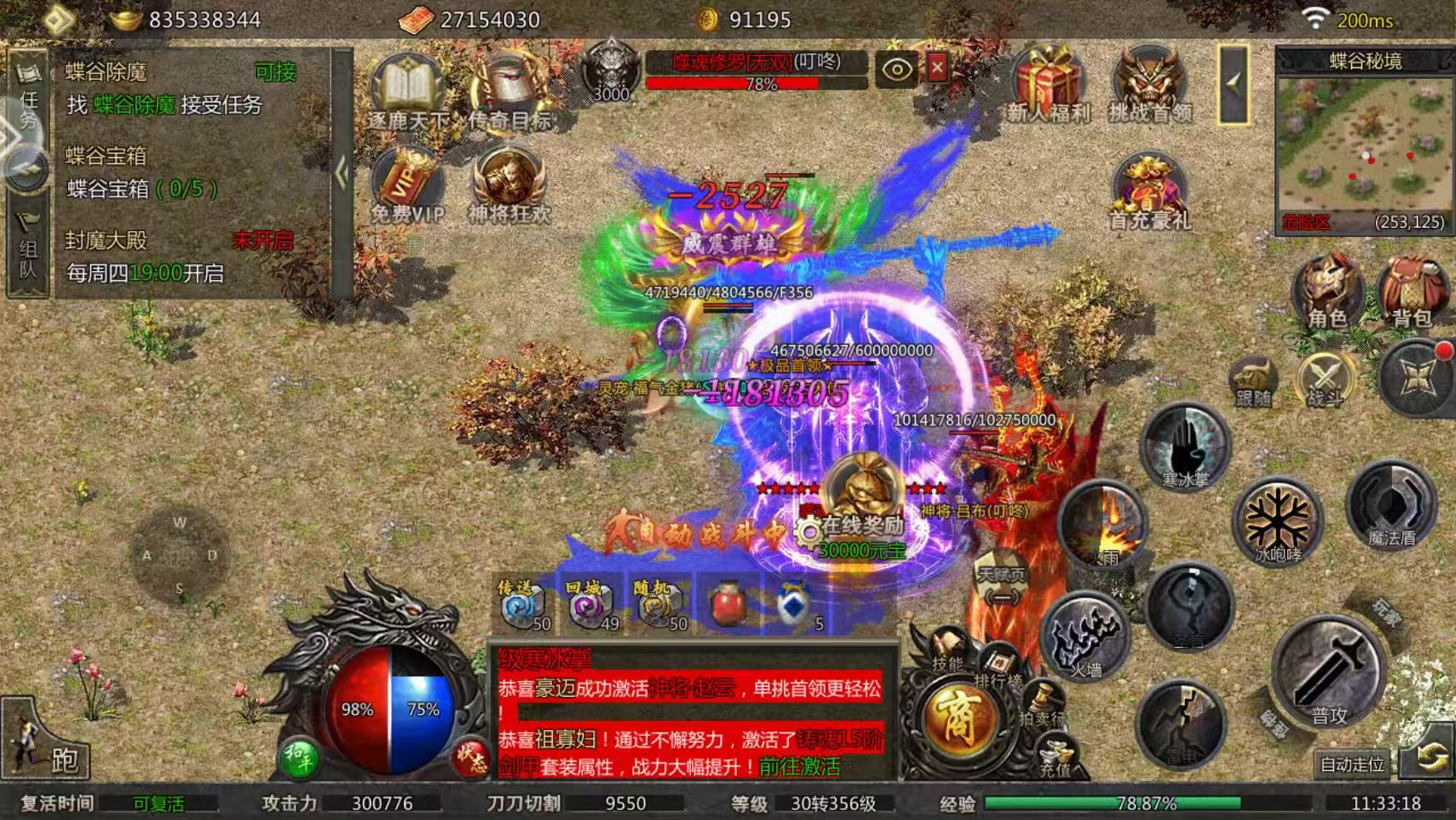Open the 新人福利 gift box

coord(1047,83)
